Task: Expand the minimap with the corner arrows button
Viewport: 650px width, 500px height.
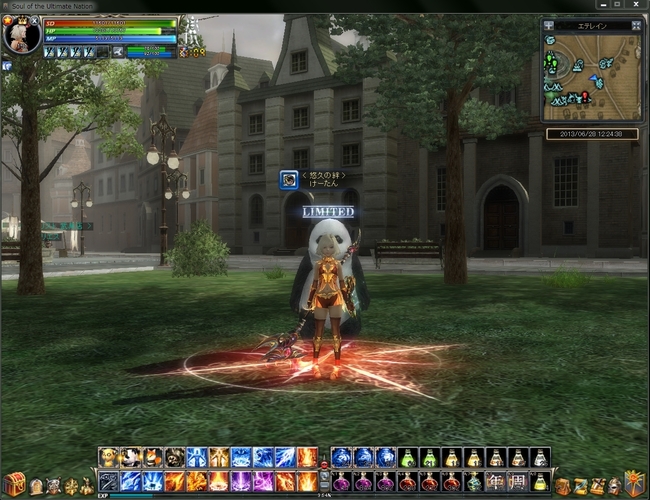Action: click(x=636, y=24)
